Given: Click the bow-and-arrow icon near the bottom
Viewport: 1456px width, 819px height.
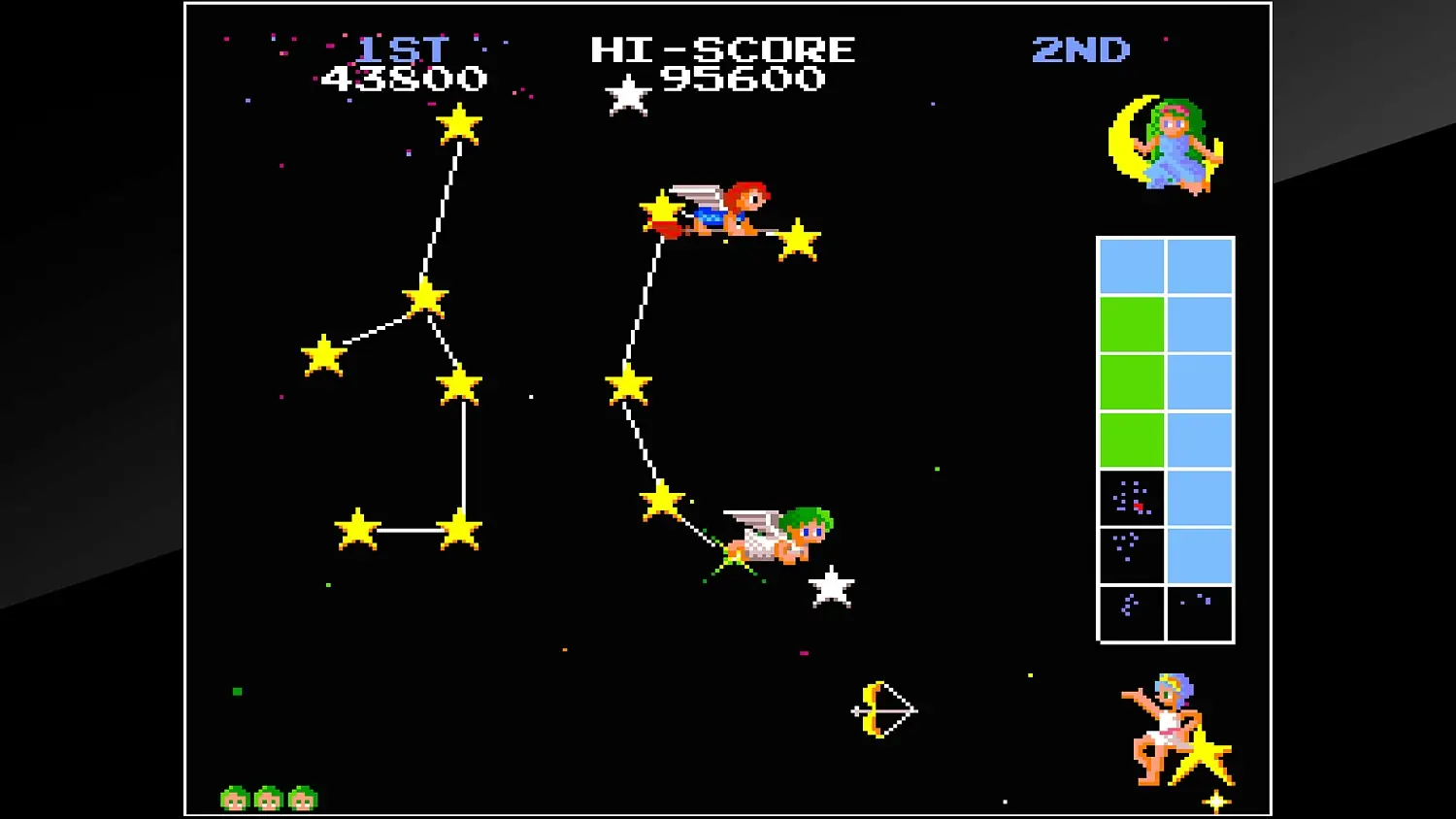Looking at the screenshot, I should coord(884,709).
